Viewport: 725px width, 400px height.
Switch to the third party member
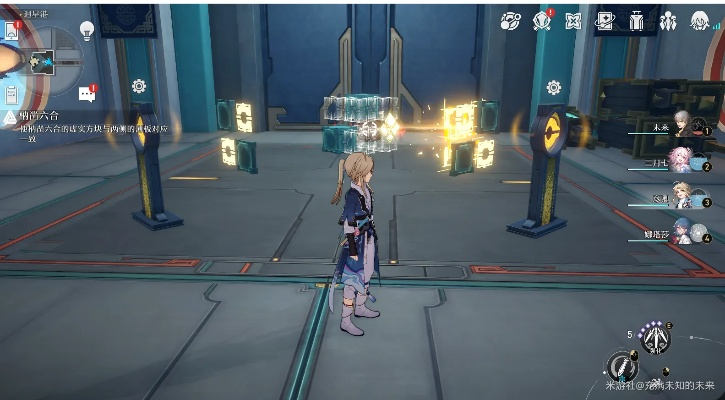coord(685,198)
